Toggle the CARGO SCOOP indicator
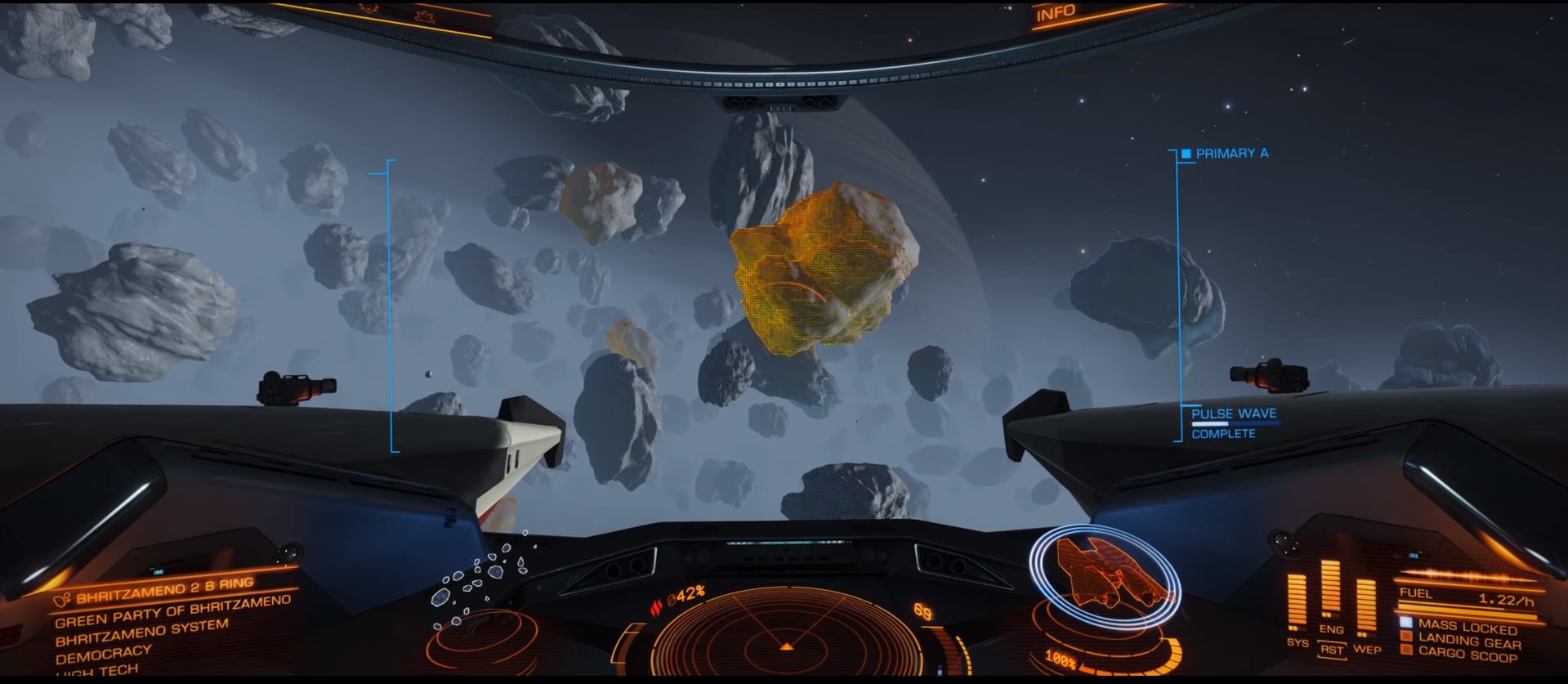Screen dimensions: 1568x684 click(1469, 651)
